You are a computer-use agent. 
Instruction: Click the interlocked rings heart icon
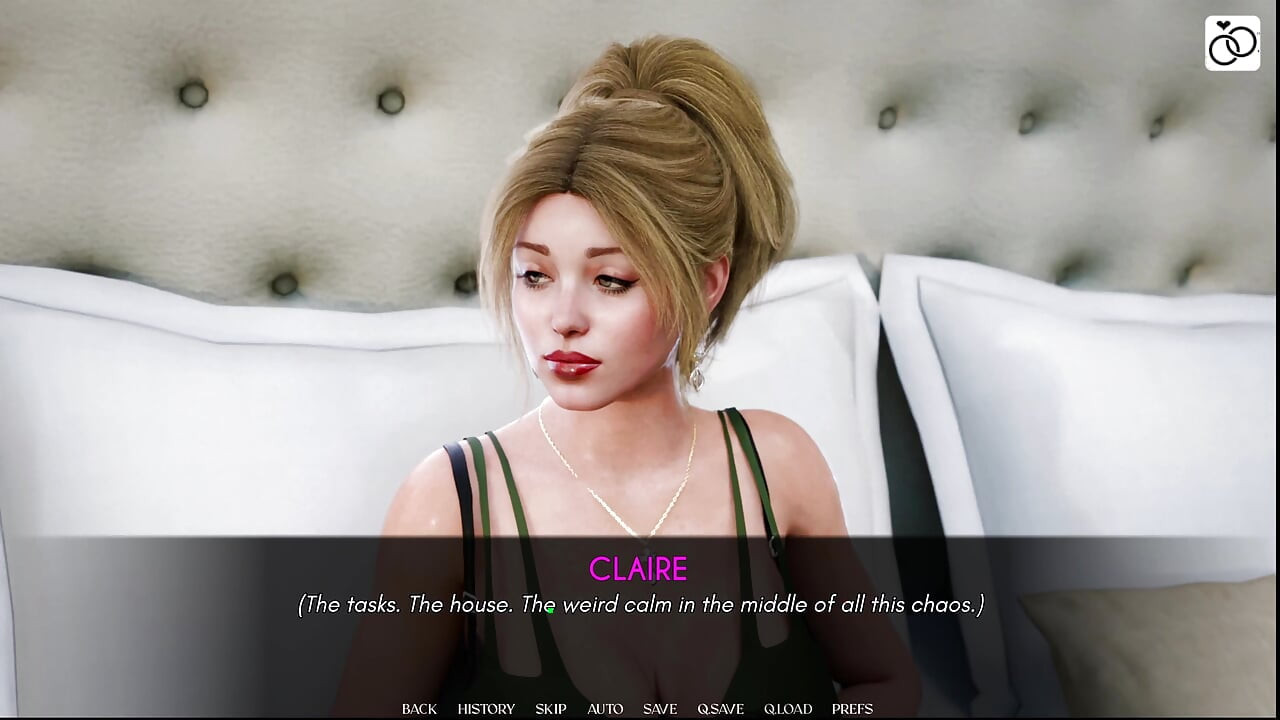click(x=1232, y=43)
